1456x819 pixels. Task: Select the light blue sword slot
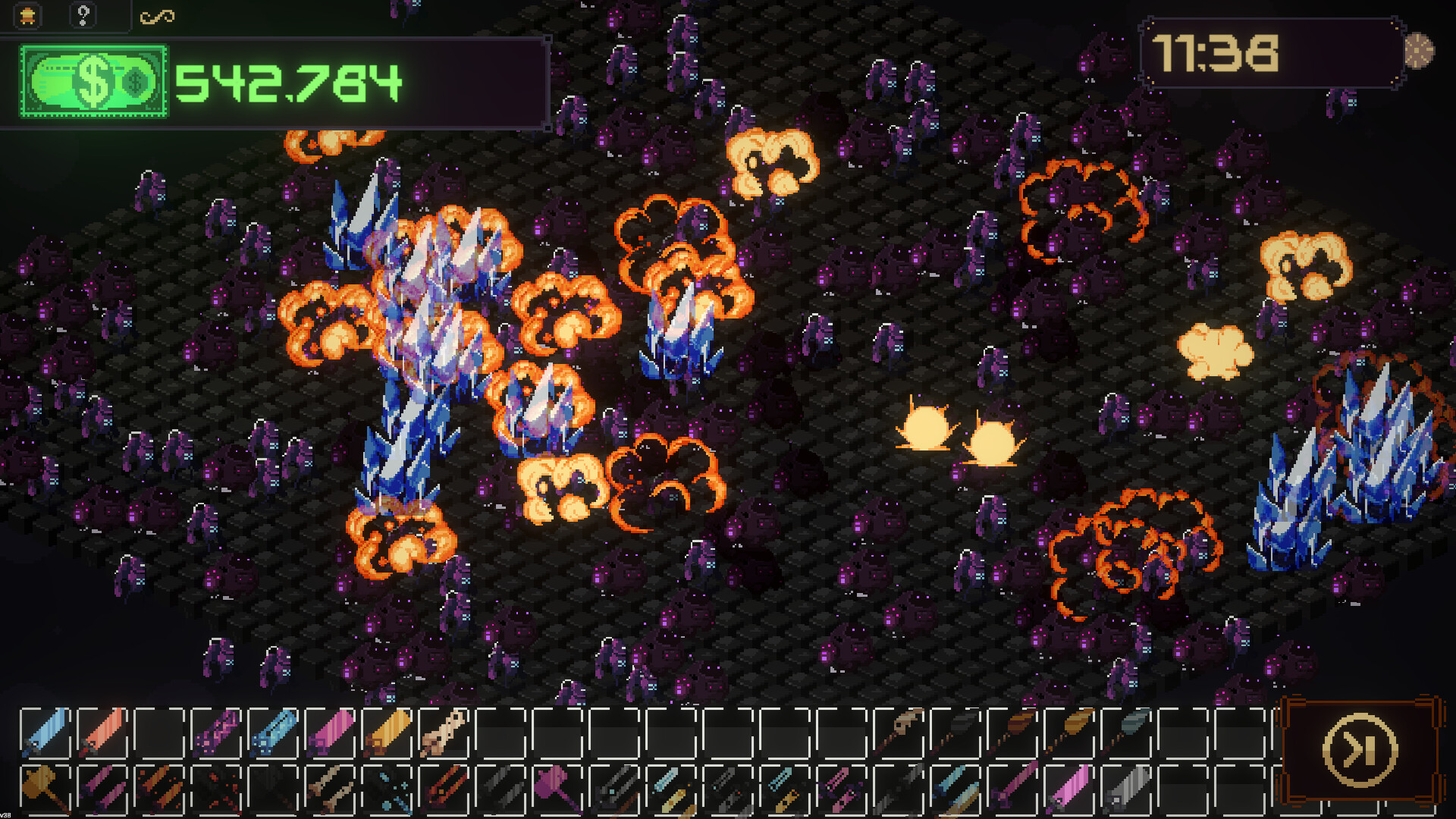point(45,733)
